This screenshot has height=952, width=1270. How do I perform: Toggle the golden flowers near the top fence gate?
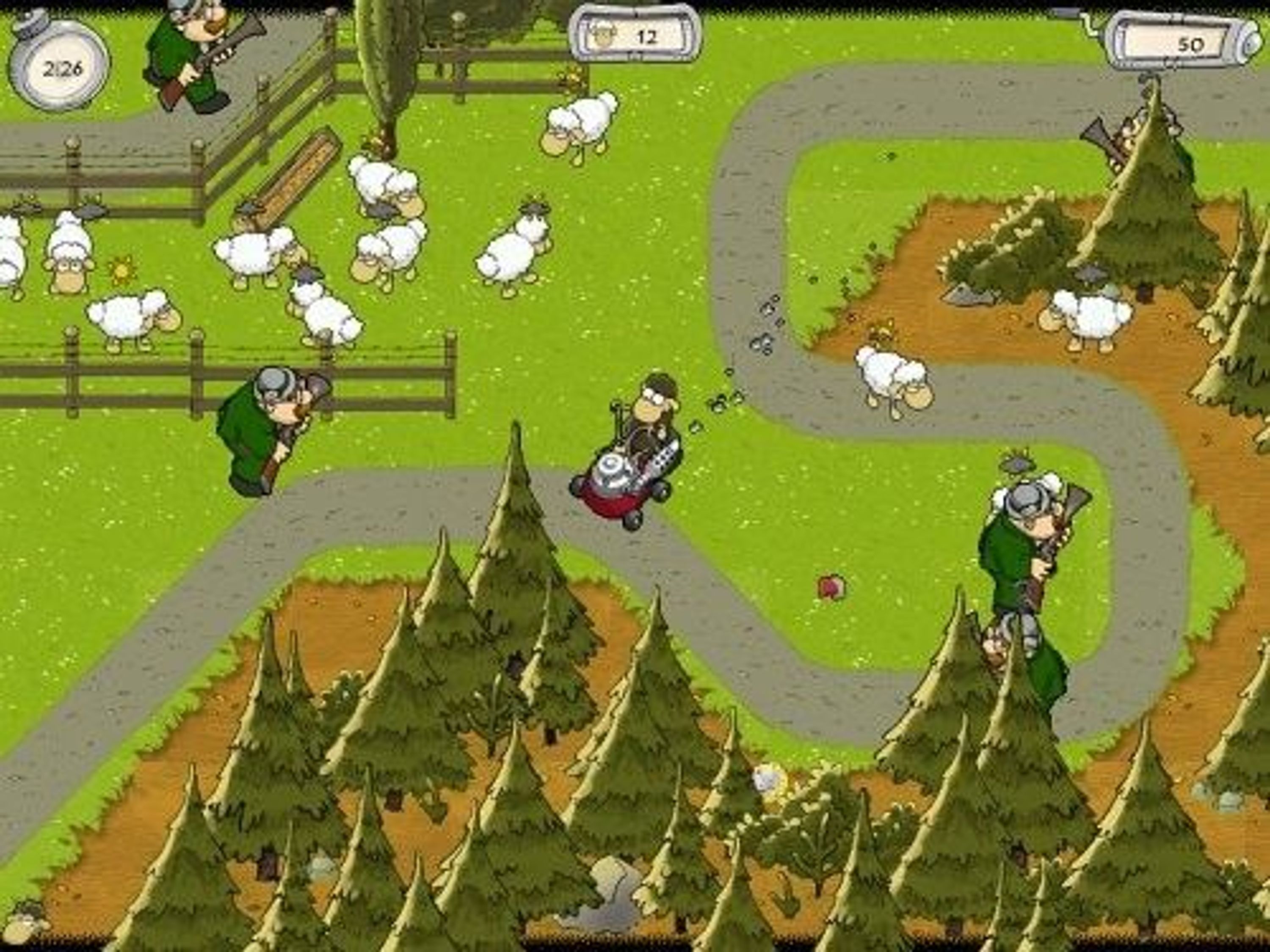pos(571,77)
